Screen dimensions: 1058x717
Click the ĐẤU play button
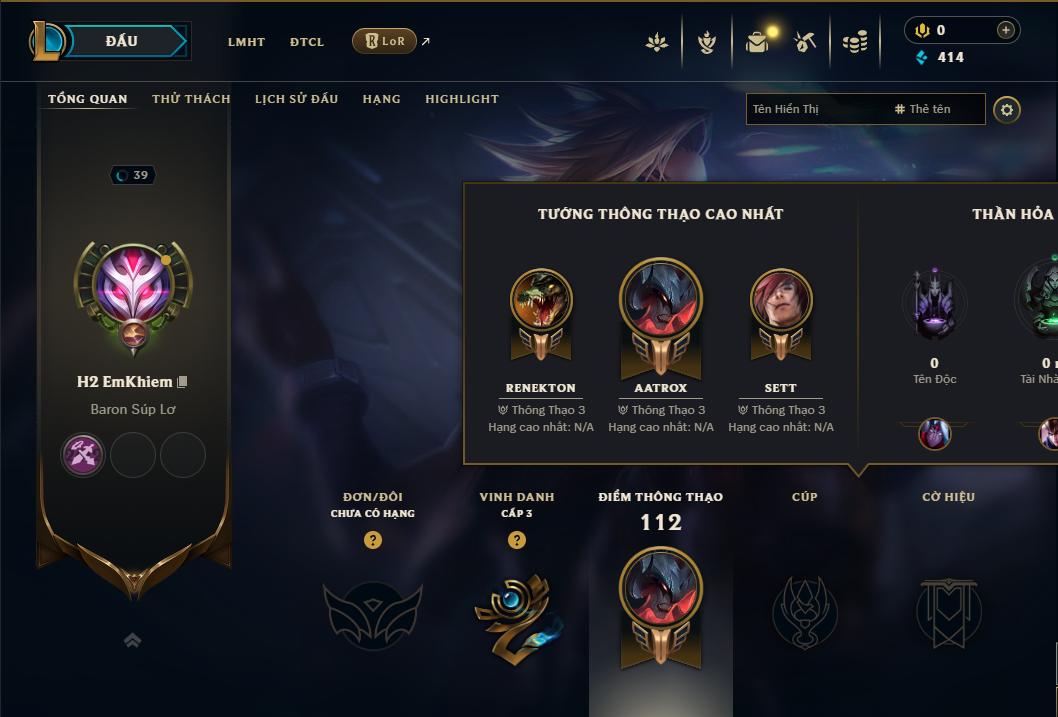120,41
